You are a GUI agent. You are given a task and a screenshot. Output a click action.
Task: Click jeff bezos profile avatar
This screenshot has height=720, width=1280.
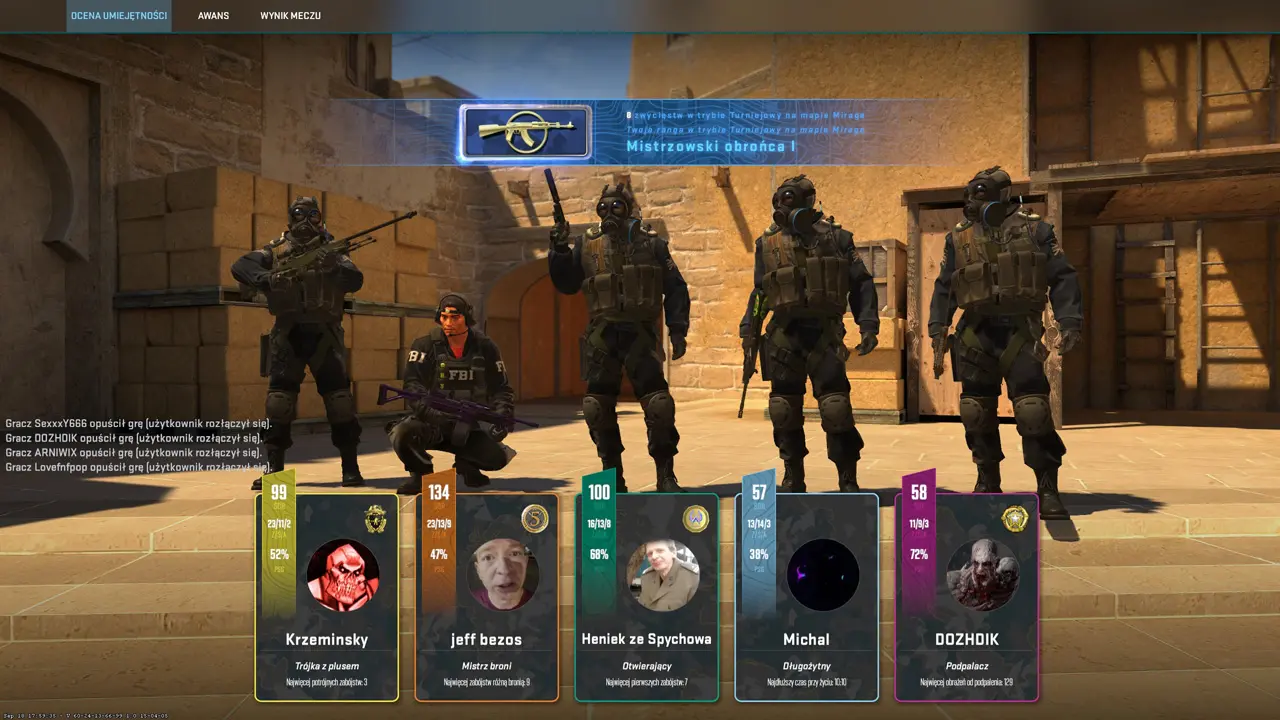click(x=503, y=575)
